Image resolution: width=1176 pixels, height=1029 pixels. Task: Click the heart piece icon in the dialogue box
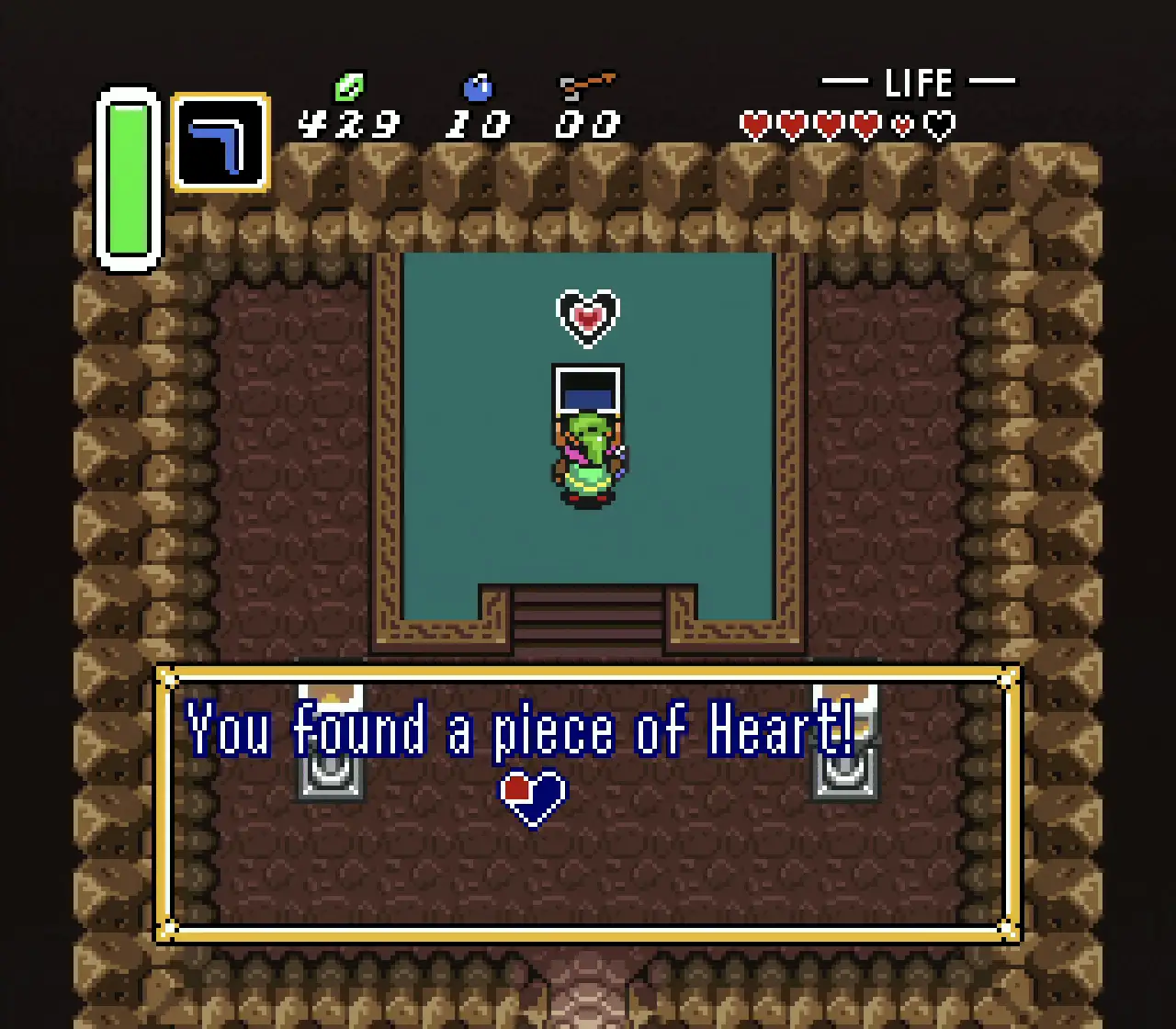point(533,797)
